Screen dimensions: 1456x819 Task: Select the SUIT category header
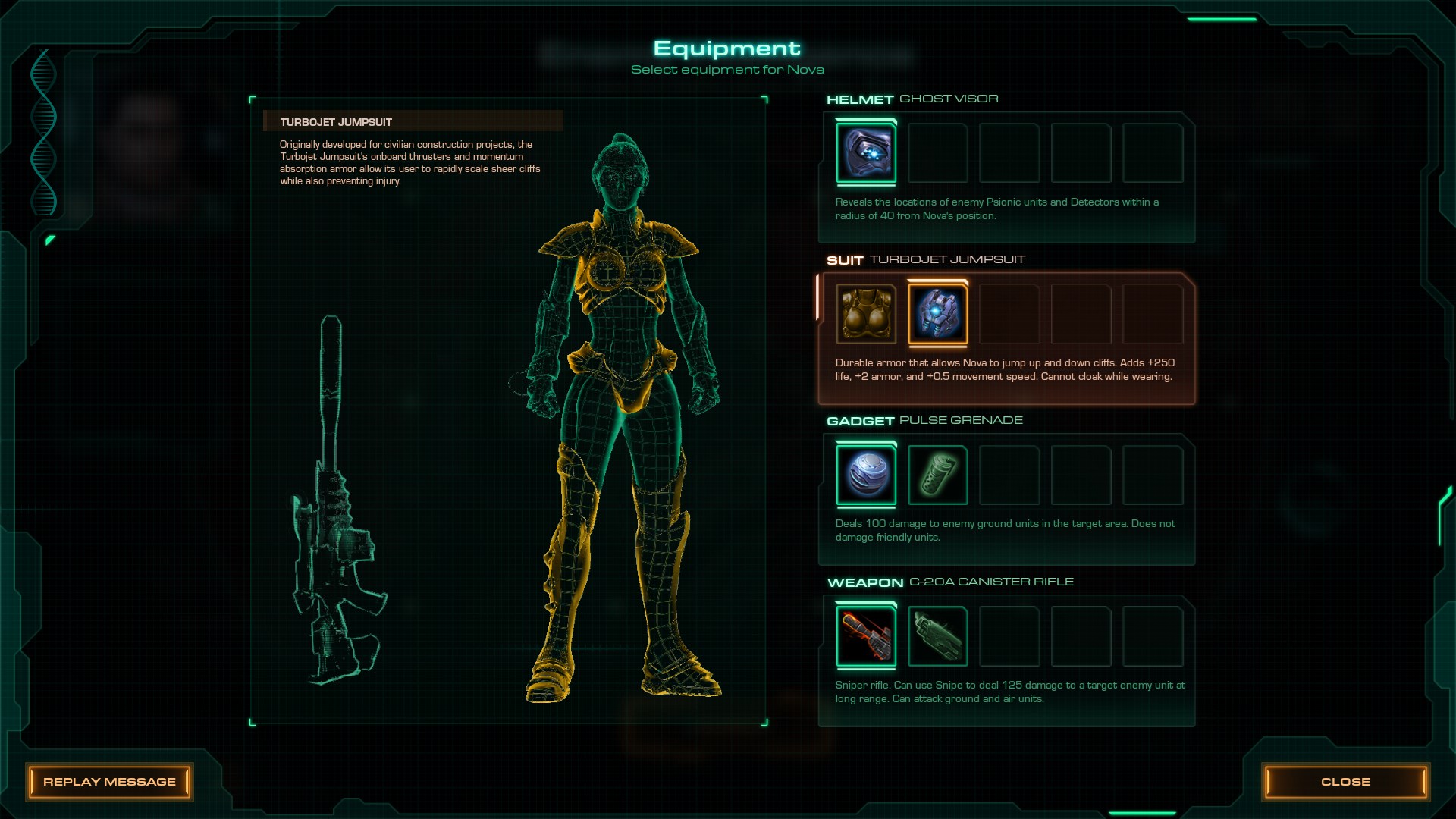pyautogui.click(x=844, y=259)
